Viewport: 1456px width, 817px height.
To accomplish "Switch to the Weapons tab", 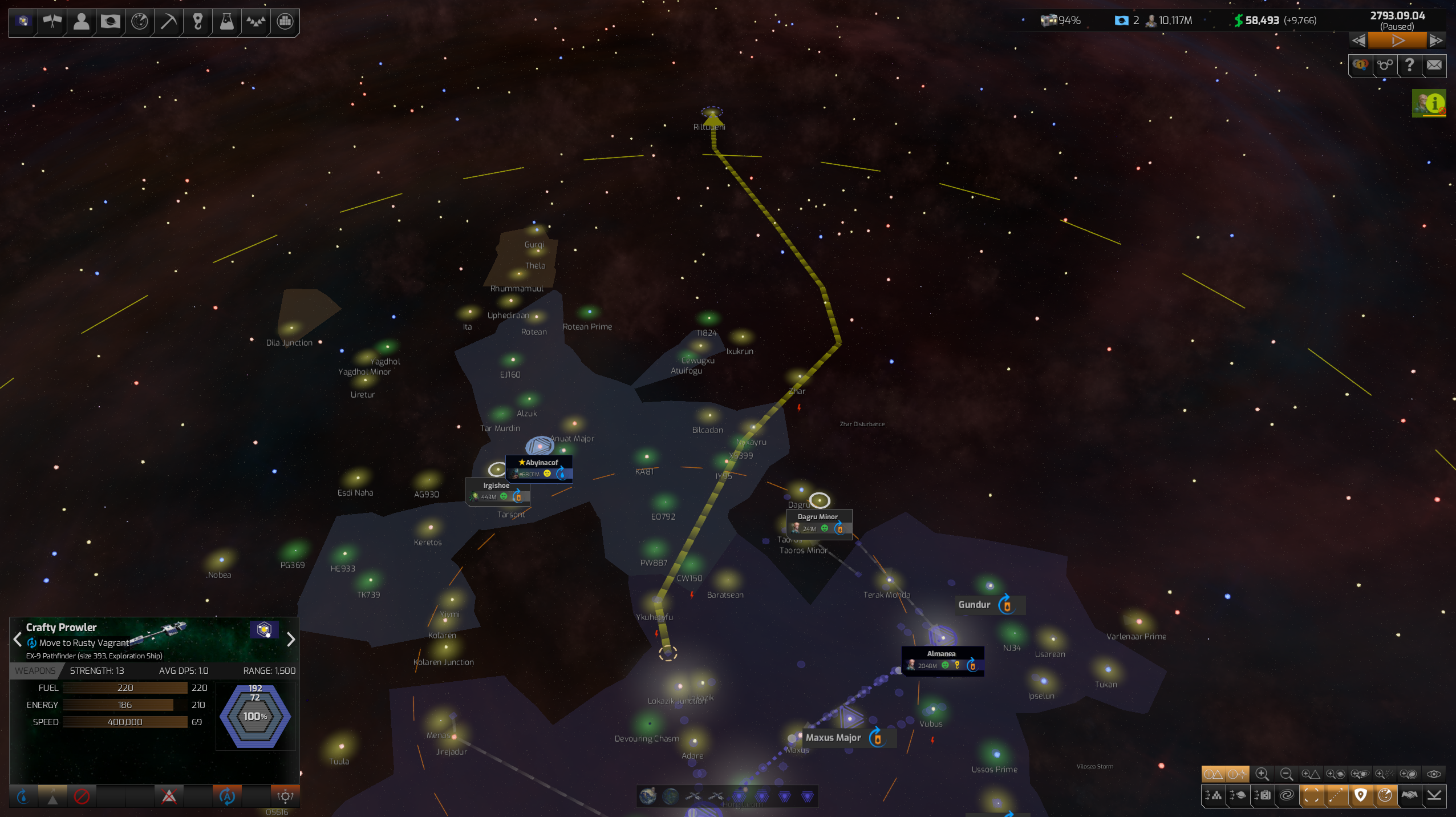I will (35, 671).
